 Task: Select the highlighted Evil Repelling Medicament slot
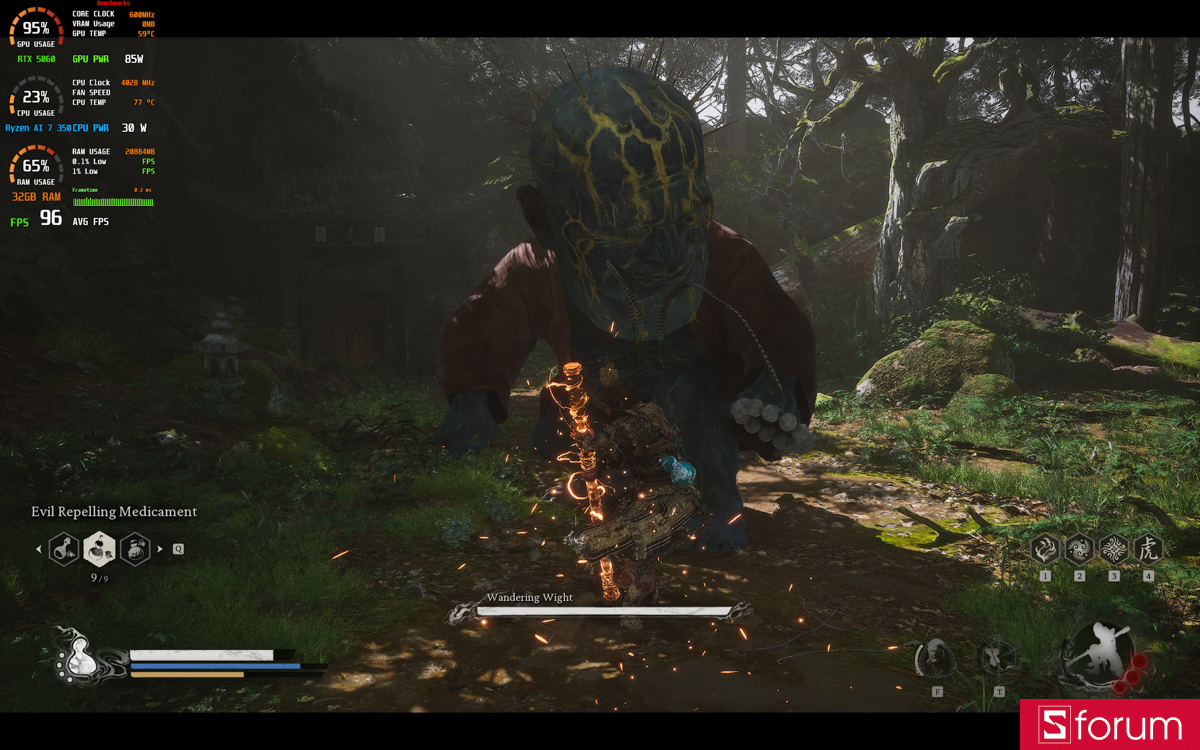click(99, 548)
